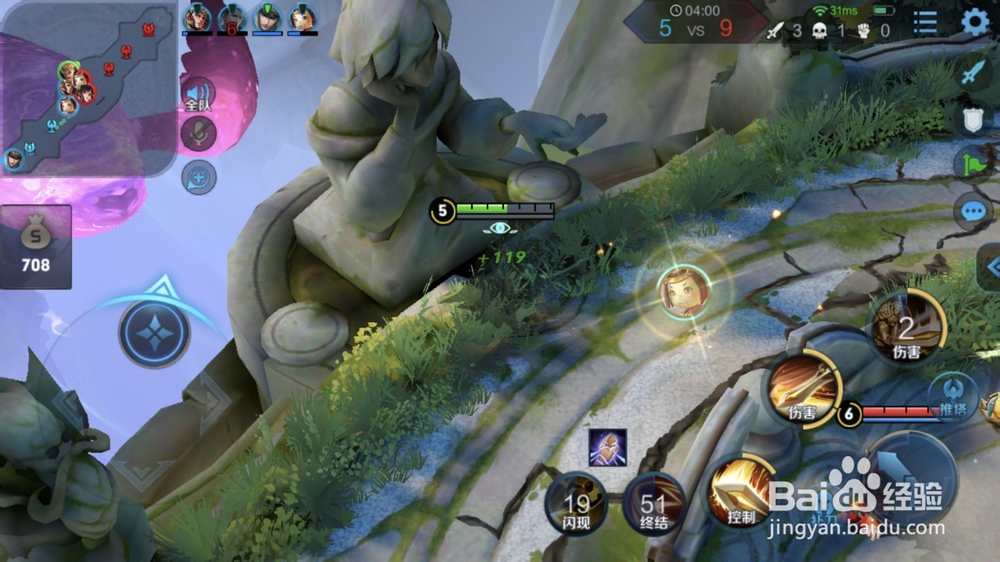Viewport: 1000px width, 562px height.
Task: Open the quick message plus bubble
Action: tap(199, 177)
